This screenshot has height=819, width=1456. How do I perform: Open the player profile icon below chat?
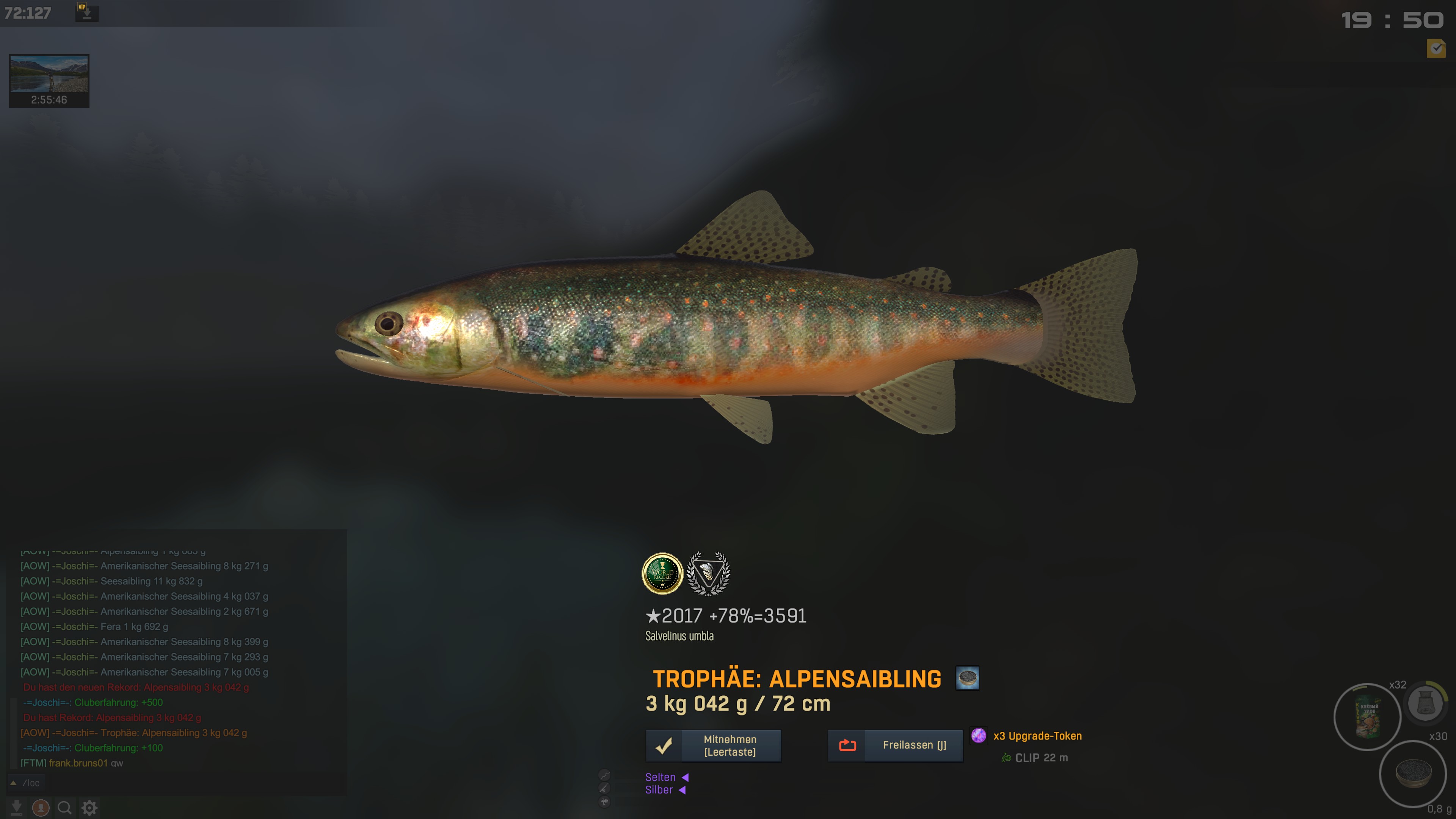[41, 808]
